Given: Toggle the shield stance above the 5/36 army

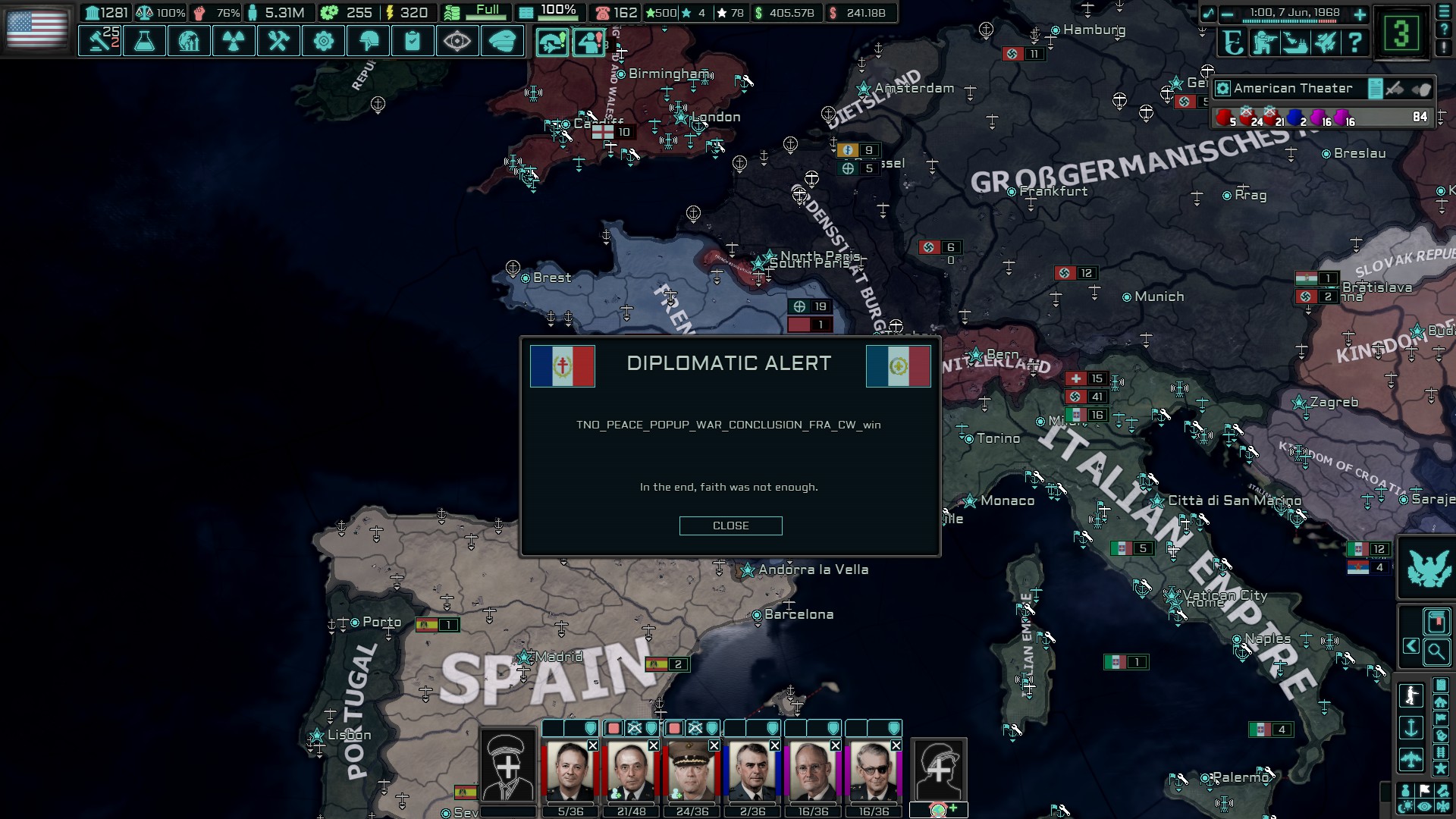Looking at the screenshot, I should pyautogui.click(x=590, y=729).
